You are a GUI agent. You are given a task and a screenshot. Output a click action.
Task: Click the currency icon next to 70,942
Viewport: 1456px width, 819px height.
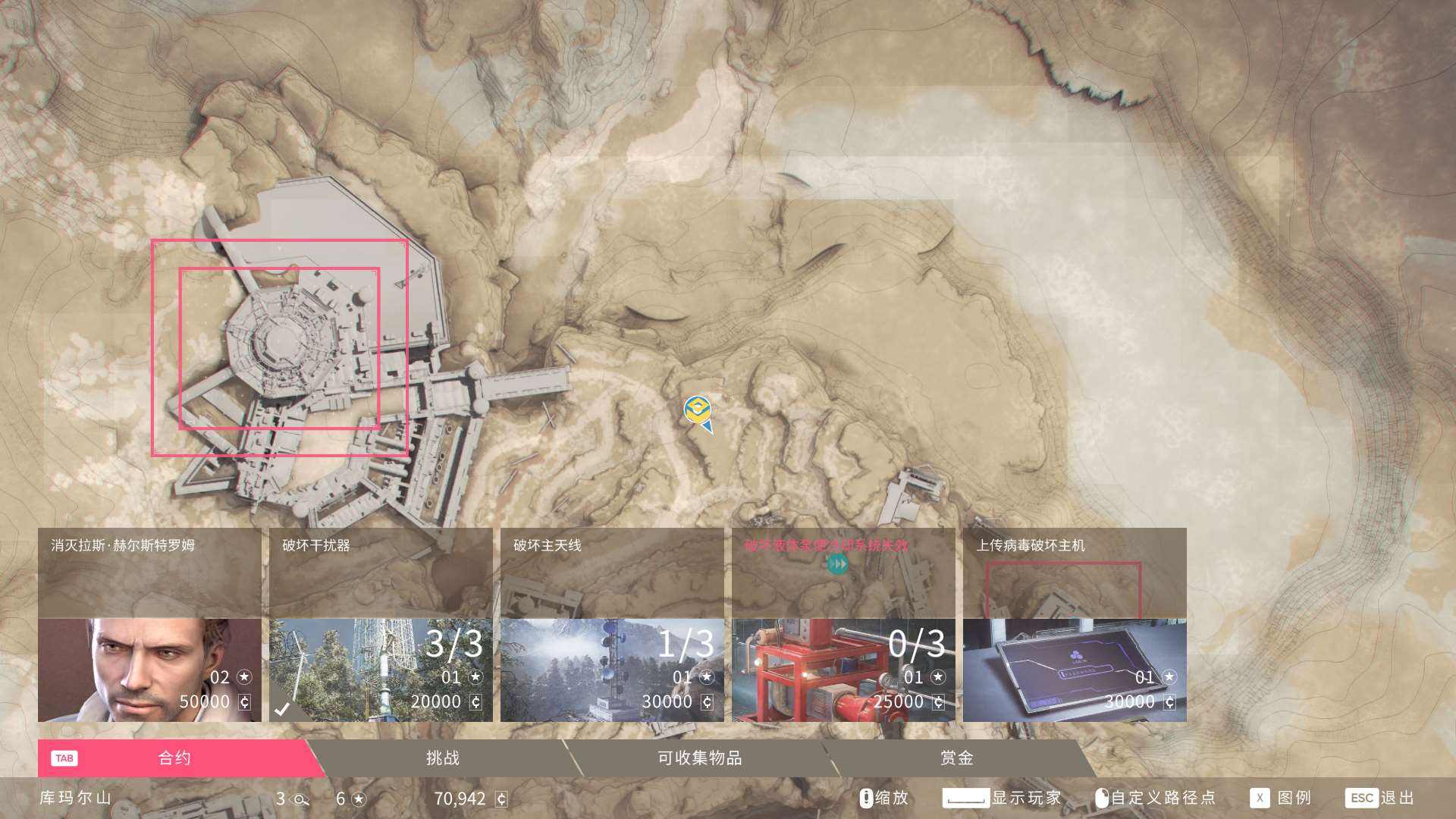click(500, 798)
